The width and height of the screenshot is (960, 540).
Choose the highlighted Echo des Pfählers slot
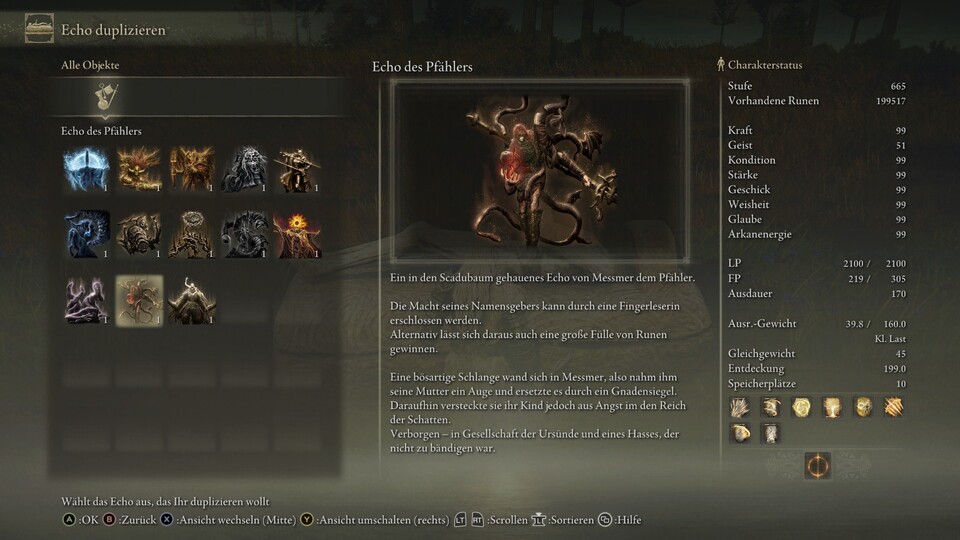pyautogui.click(x=139, y=300)
